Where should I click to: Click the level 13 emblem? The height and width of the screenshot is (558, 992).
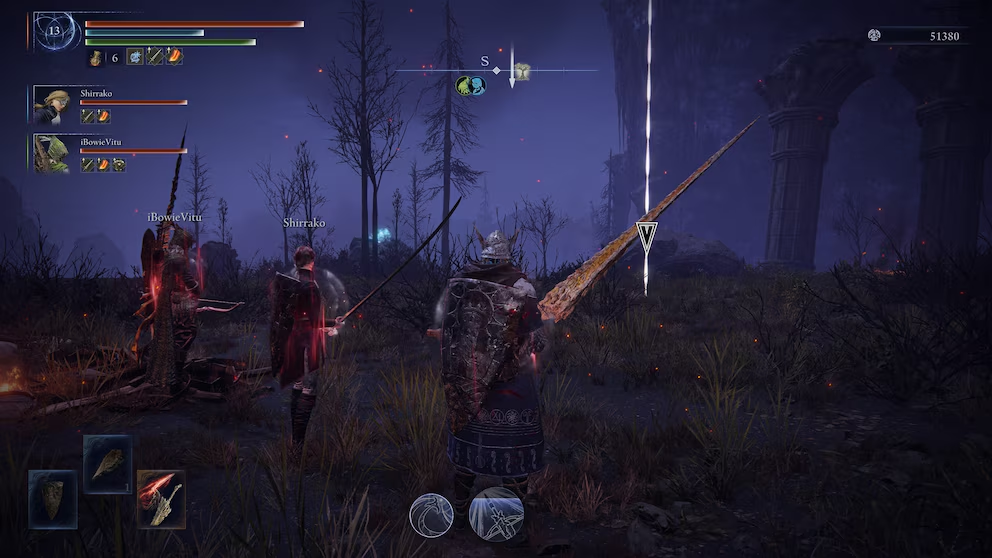(54, 31)
